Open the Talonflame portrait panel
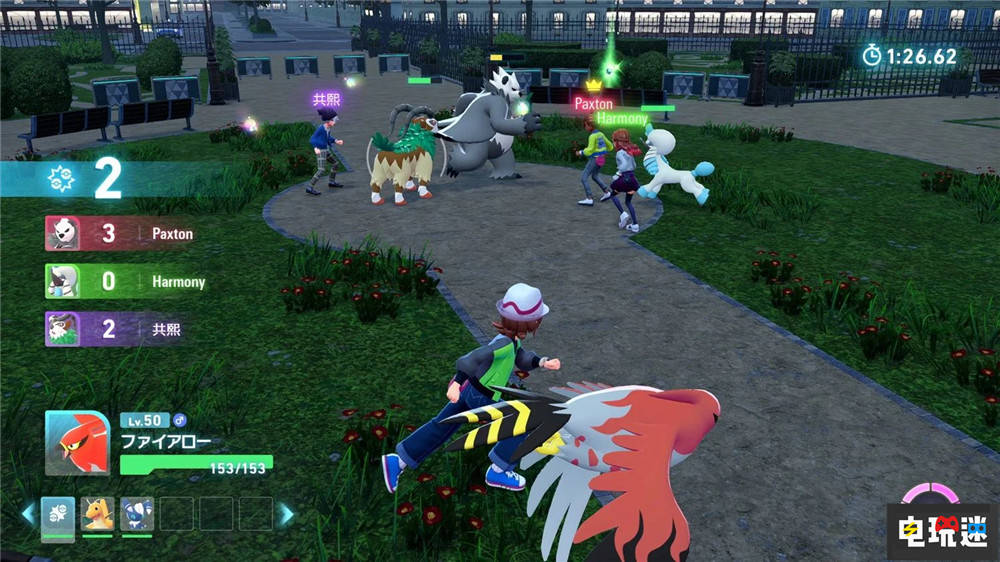Viewport: 1000px width, 562px height. click(x=78, y=443)
